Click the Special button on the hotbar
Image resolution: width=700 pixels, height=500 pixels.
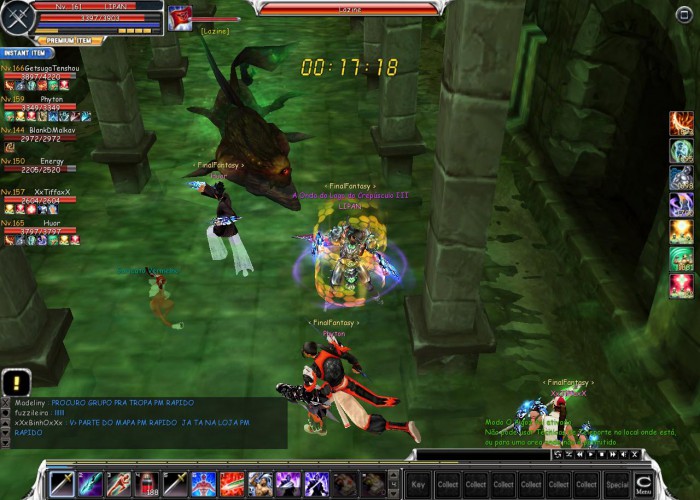616,484
